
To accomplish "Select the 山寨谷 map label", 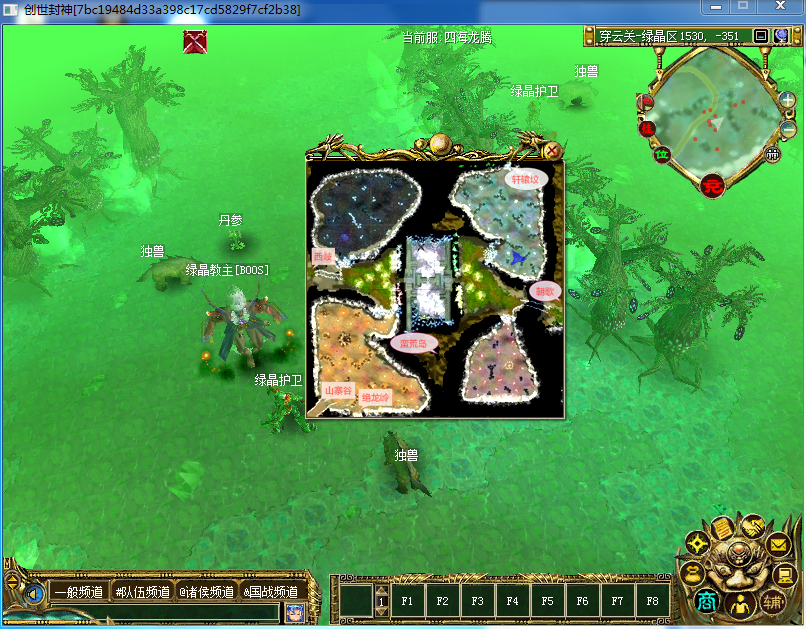I will coord(338,390).
